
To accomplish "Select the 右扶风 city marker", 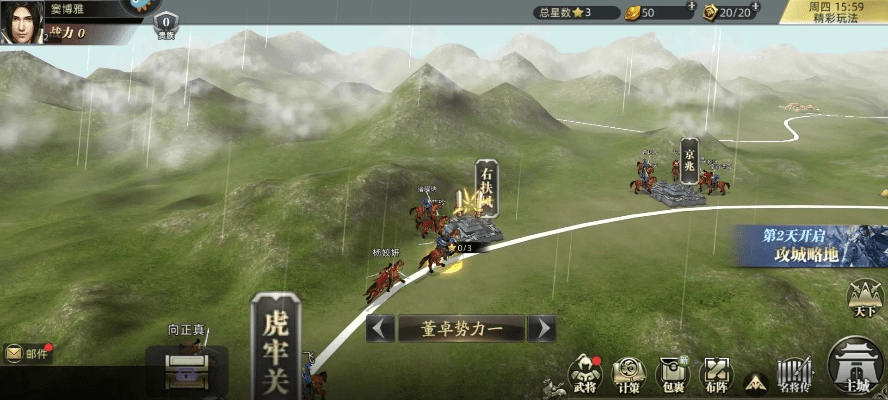I will (486, 189).
